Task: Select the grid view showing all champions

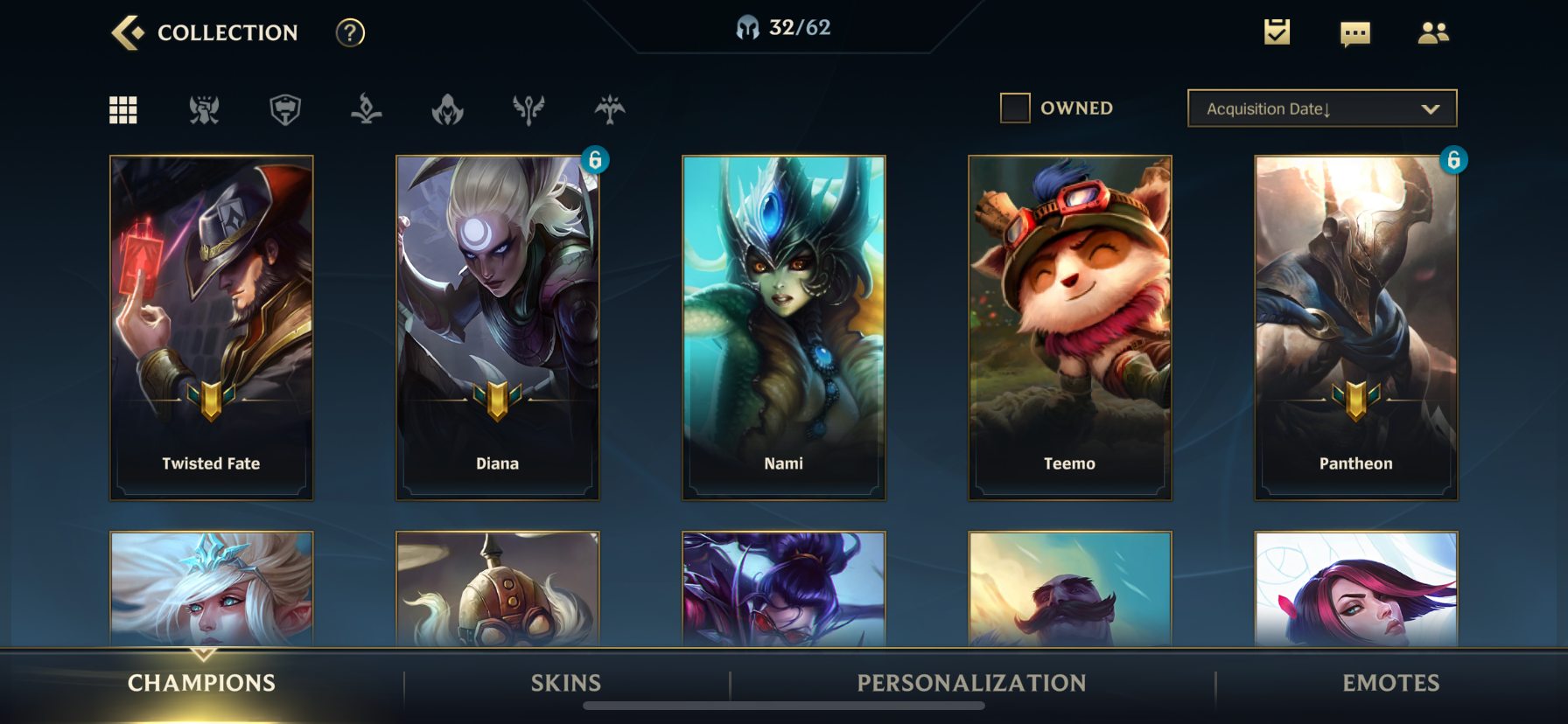Action: [122, 109]
